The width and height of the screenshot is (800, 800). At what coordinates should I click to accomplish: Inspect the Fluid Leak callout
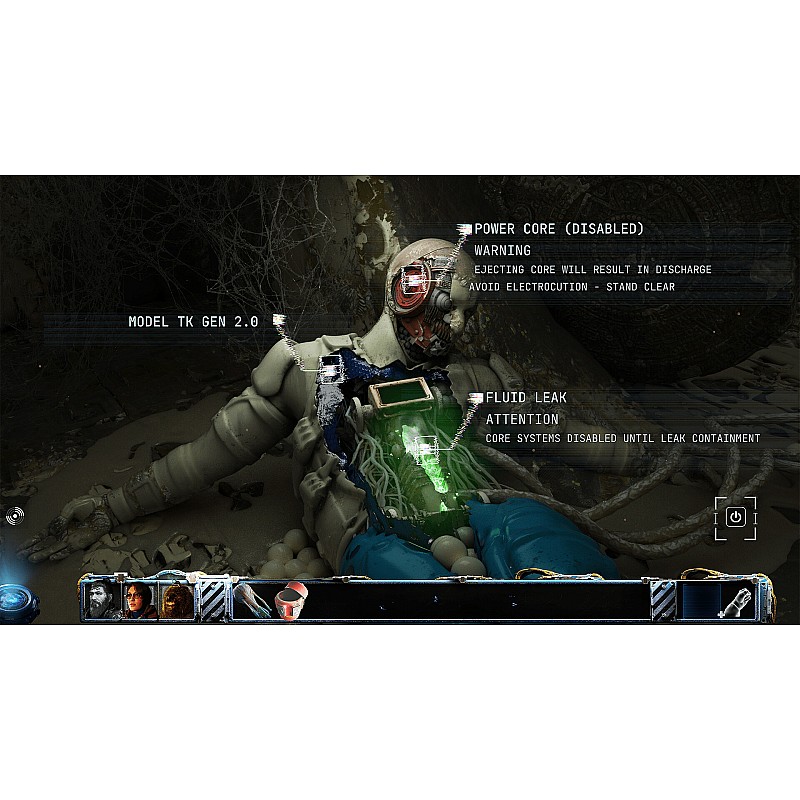pyautogui.click(x=526, y=398)
